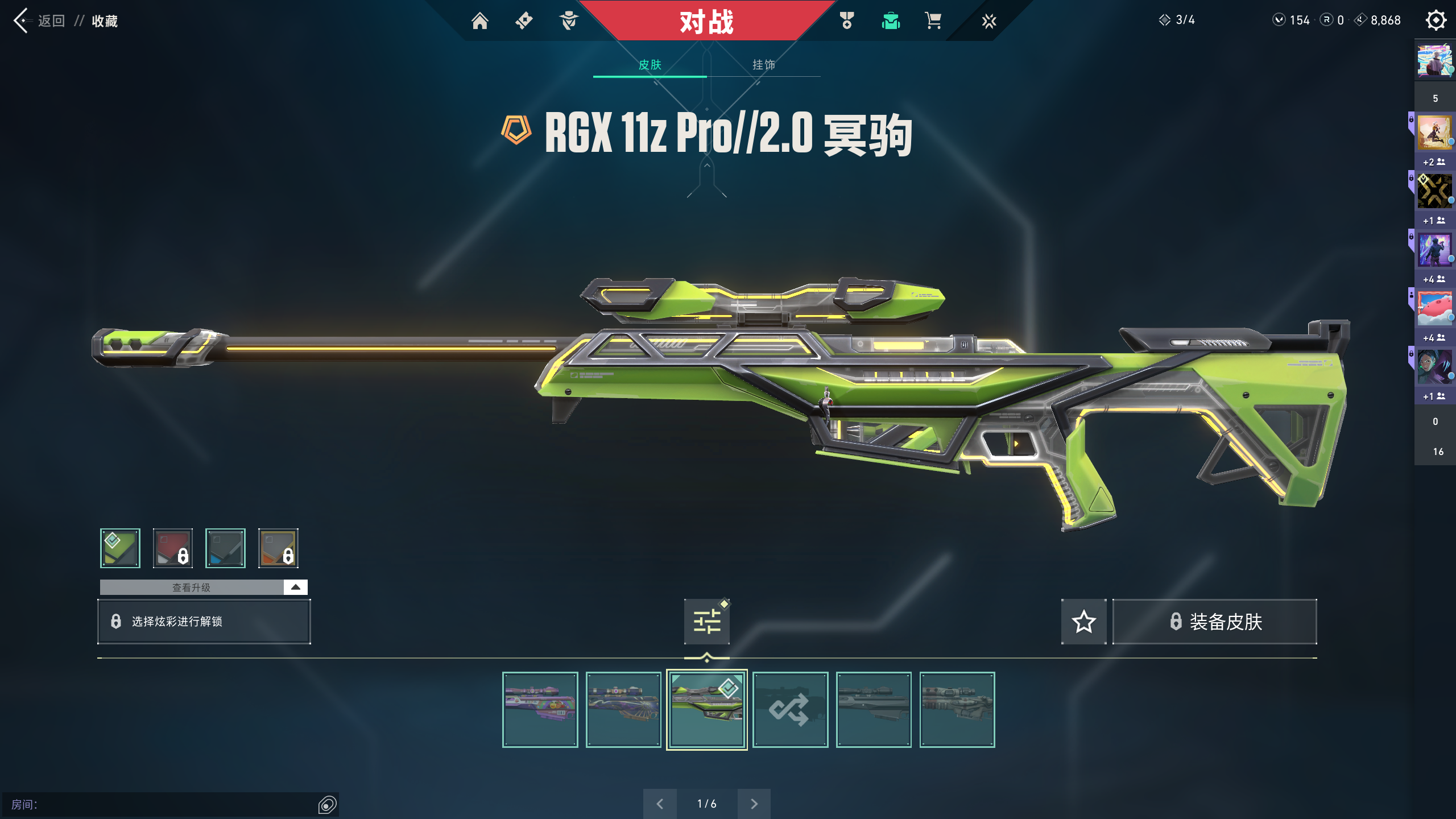Switch to the 挂饰 tab

click(x=763, y=65)
